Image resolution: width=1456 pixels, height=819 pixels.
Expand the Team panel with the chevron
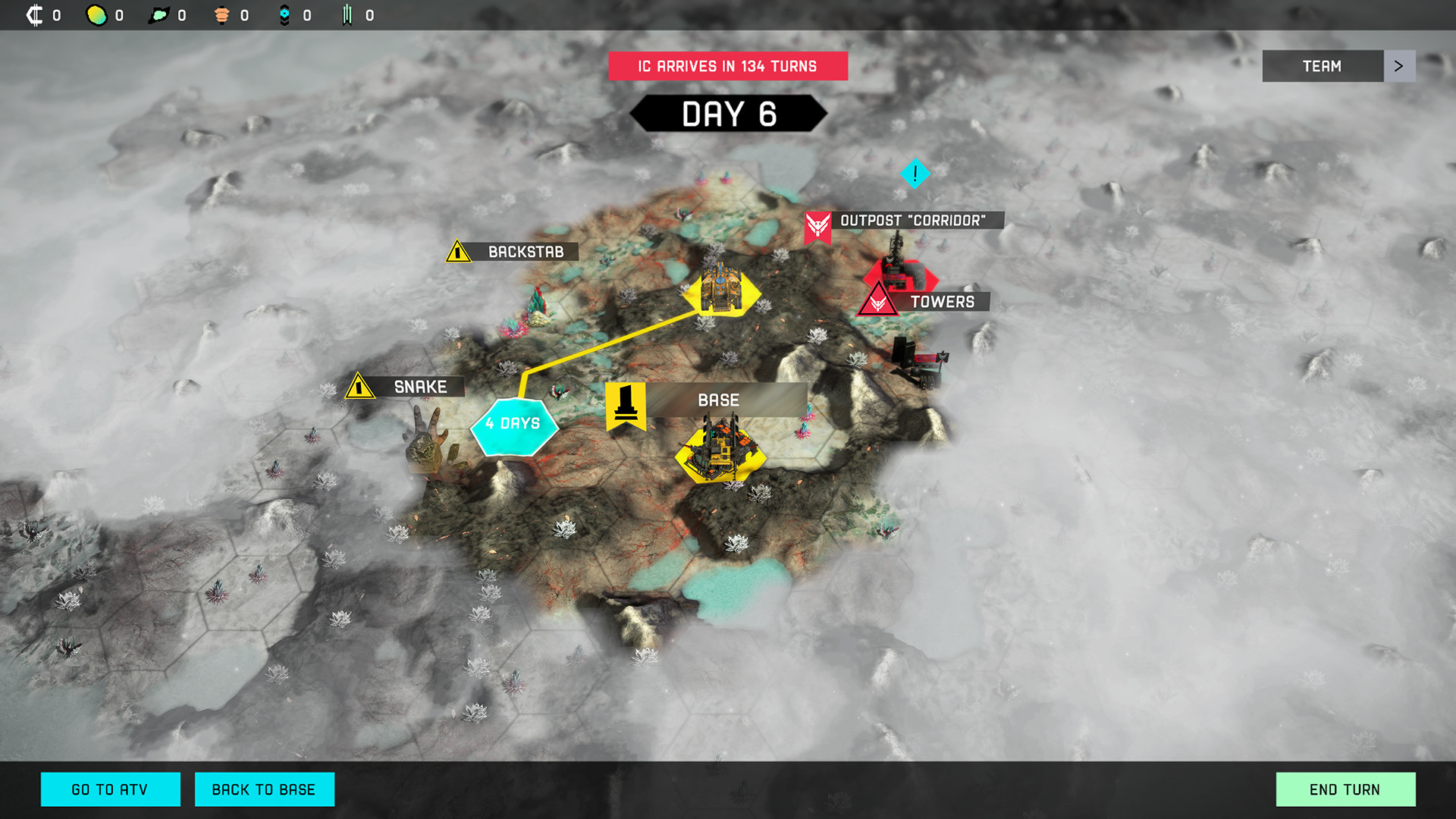coord(1399,66)
